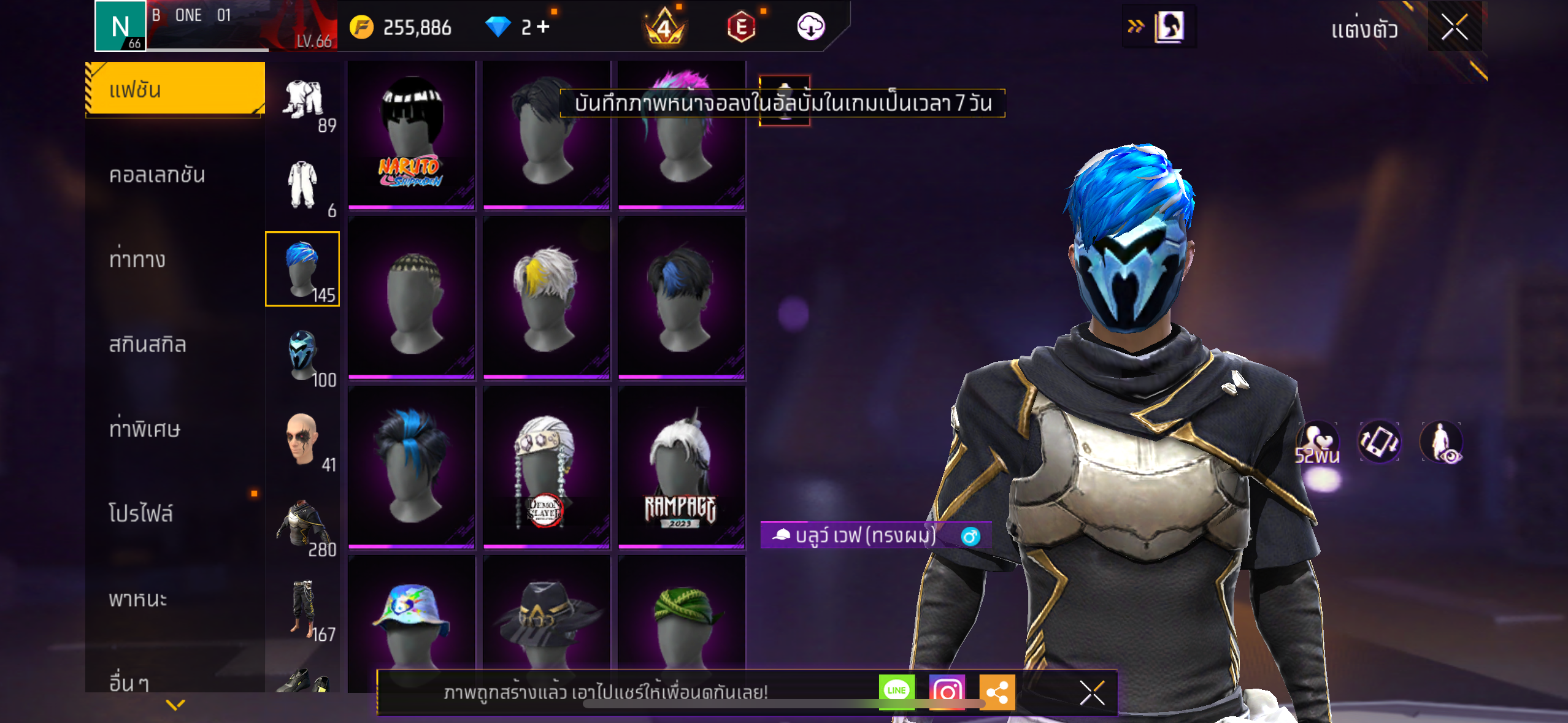Choose the Naruto Shippuden bowl-cut hairstyle
Image resolution: width=1568 pixels, height=723 pixels.
pos(412,134)
